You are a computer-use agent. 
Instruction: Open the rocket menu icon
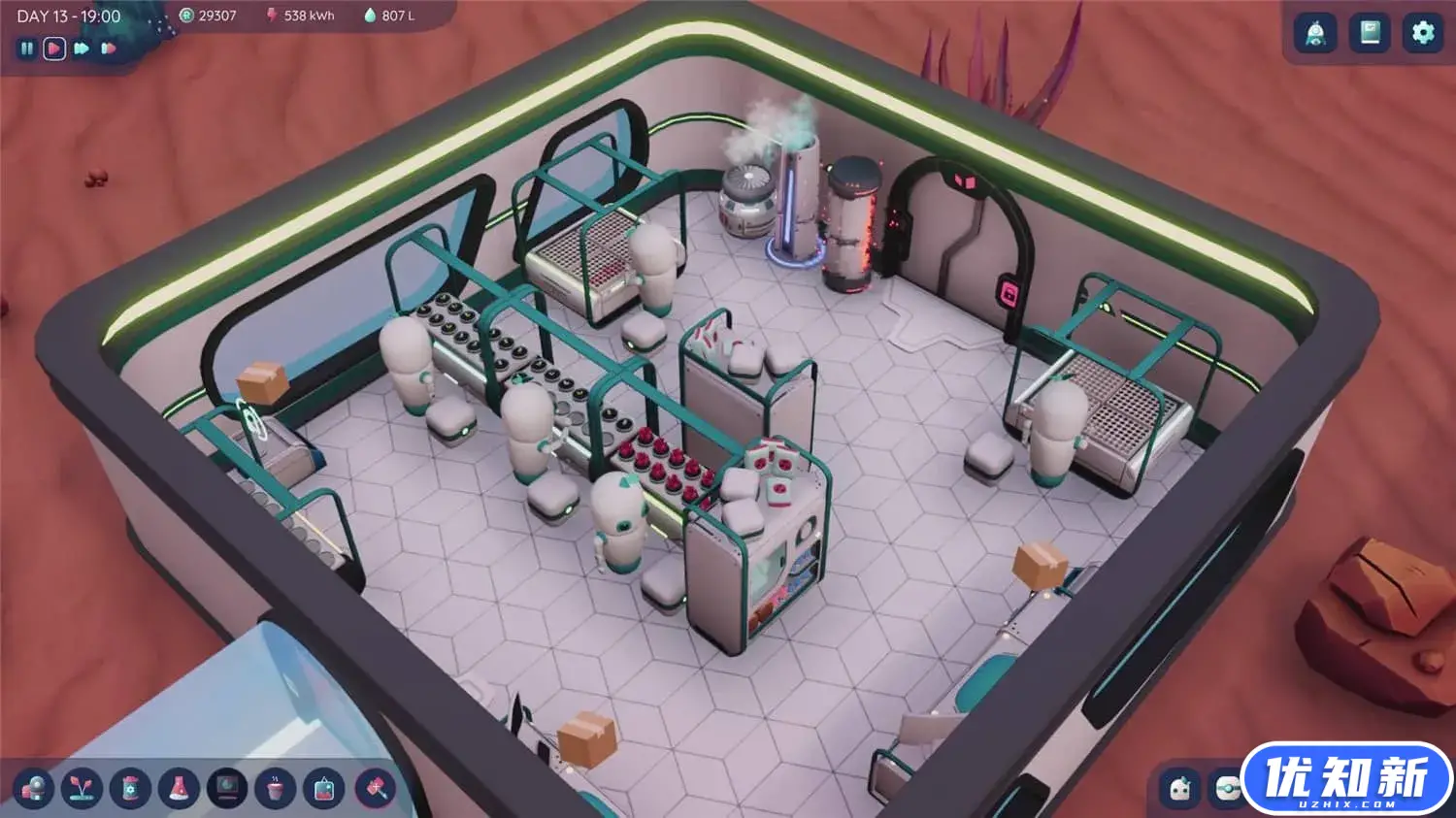pos(1315,33)
